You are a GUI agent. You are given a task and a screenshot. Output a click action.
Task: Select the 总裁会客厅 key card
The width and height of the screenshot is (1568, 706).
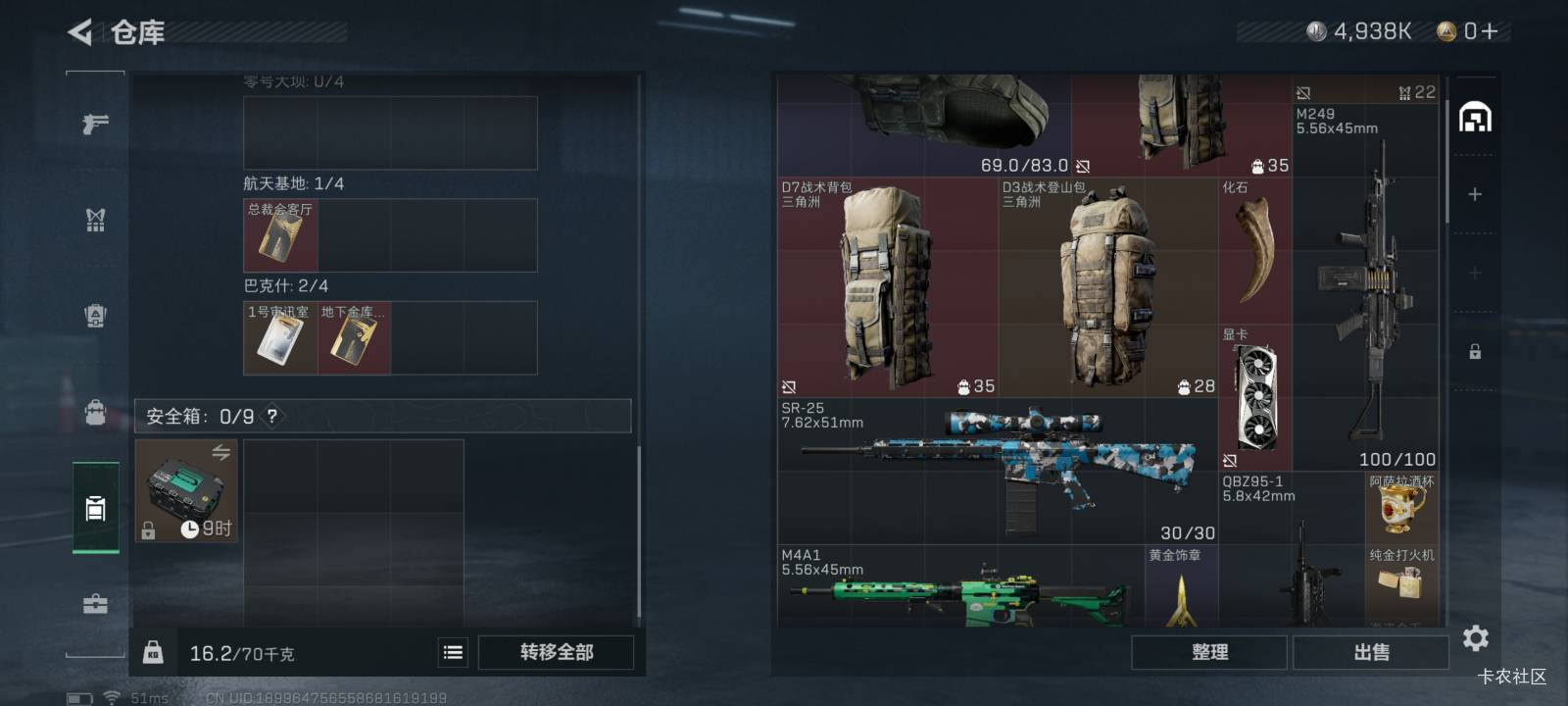[x=280, y=235]
